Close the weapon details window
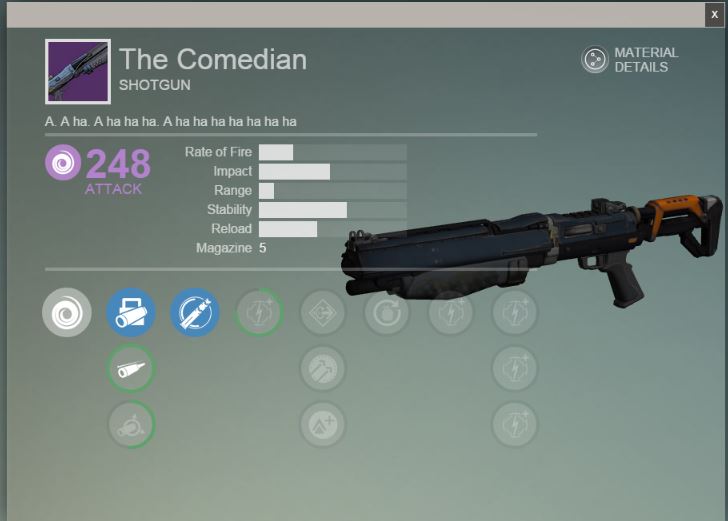 point(714,14)
